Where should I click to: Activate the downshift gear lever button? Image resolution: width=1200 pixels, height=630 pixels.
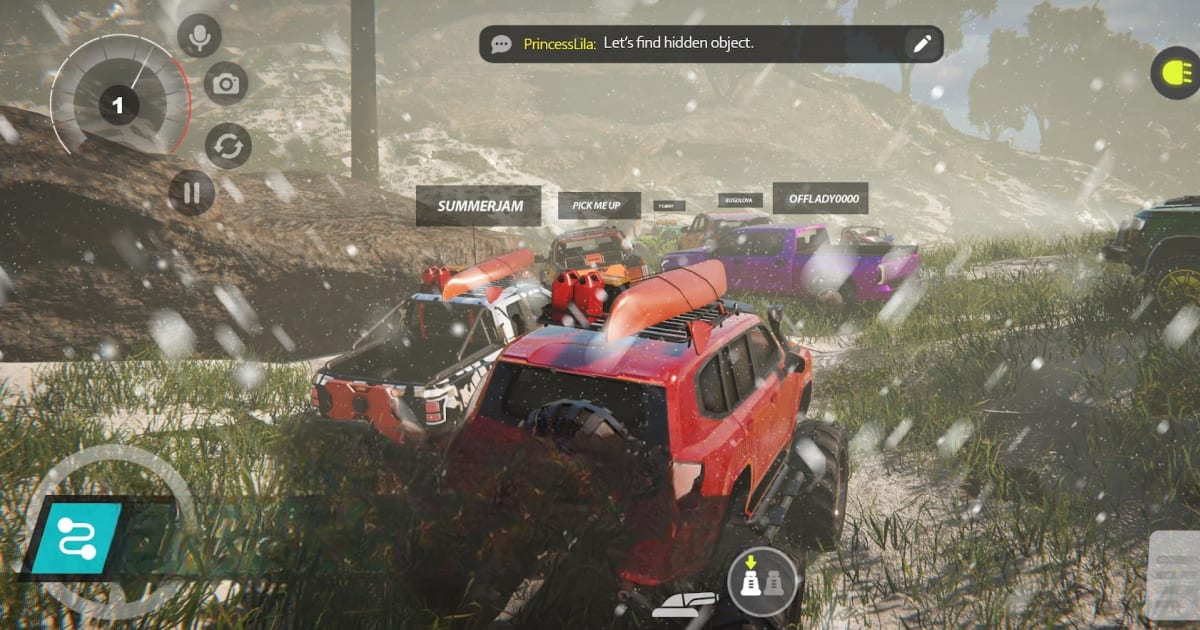[762, 581]
